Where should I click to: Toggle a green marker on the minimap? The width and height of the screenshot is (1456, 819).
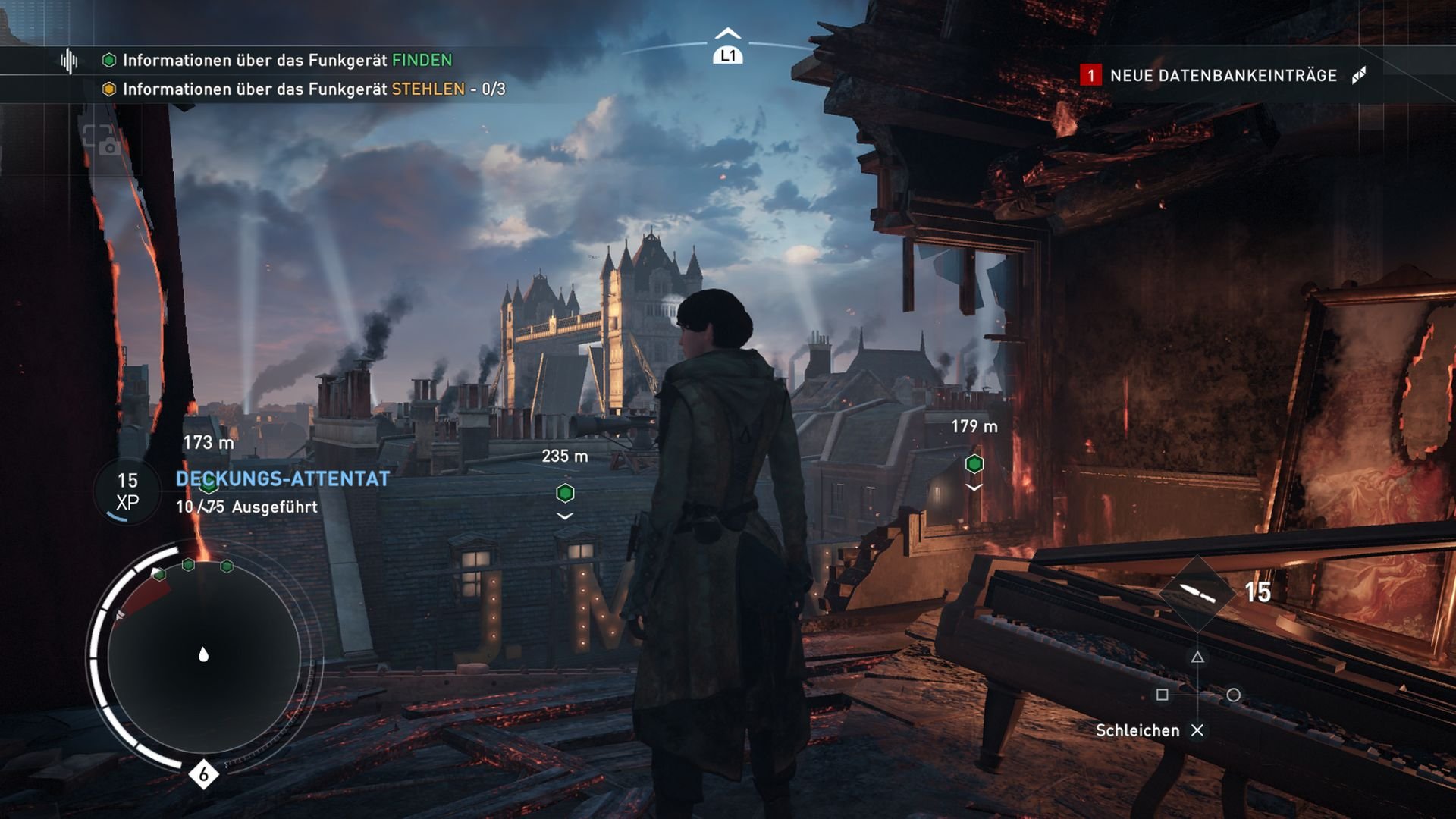[187, 564]
